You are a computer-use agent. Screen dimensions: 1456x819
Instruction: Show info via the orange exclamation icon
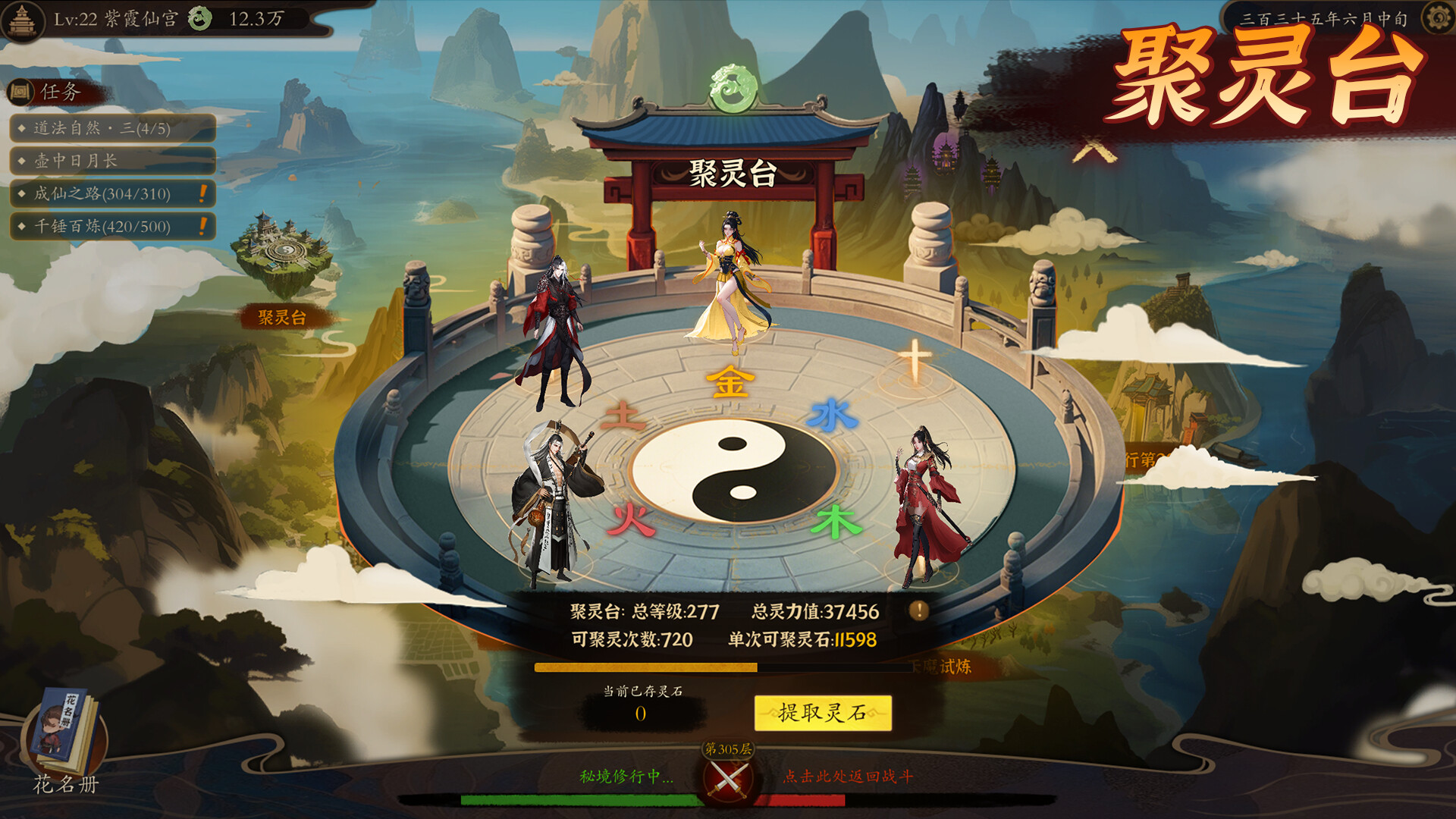click(x=918, y=610)
